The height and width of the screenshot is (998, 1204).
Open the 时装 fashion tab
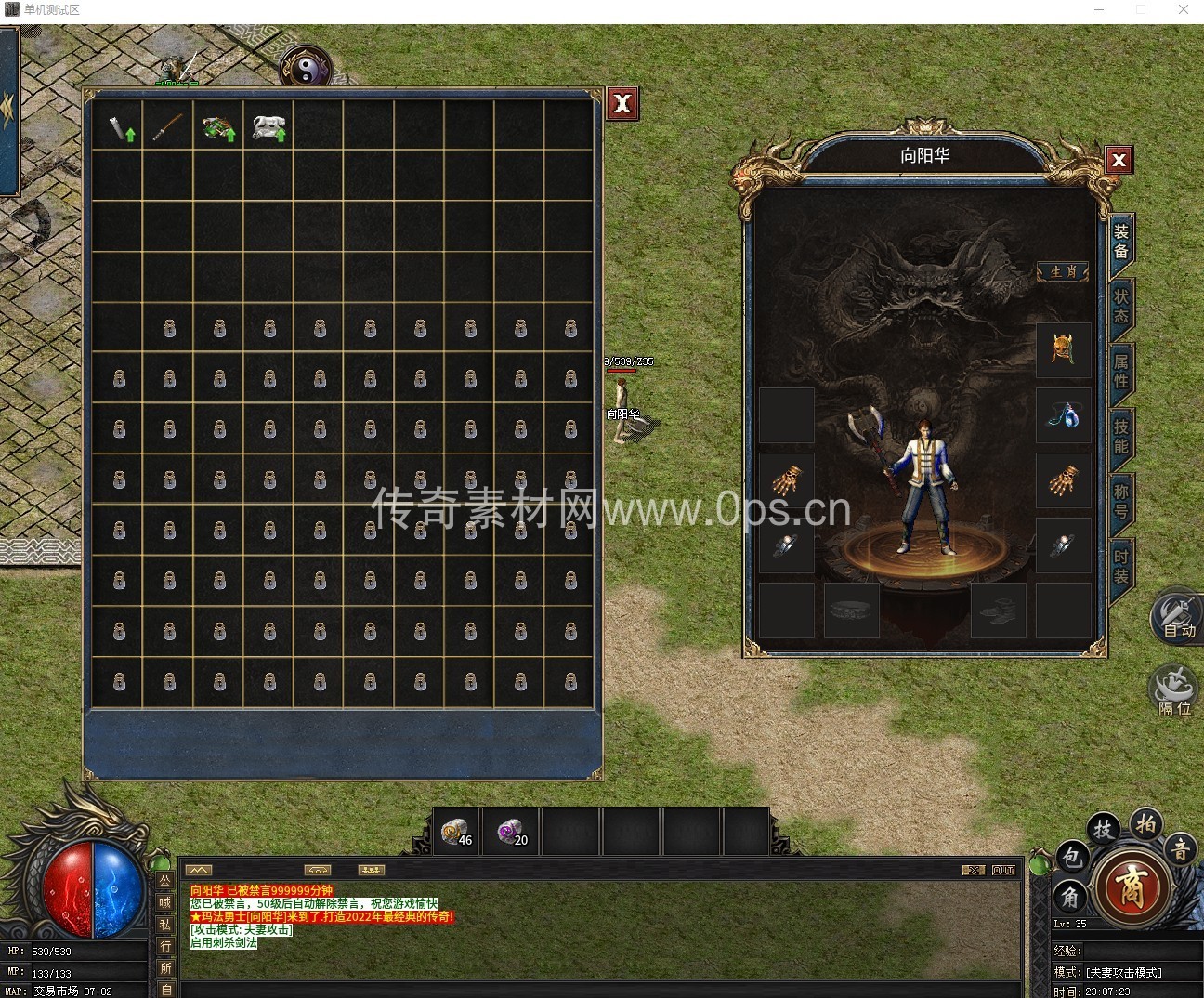click(1121, 566)
